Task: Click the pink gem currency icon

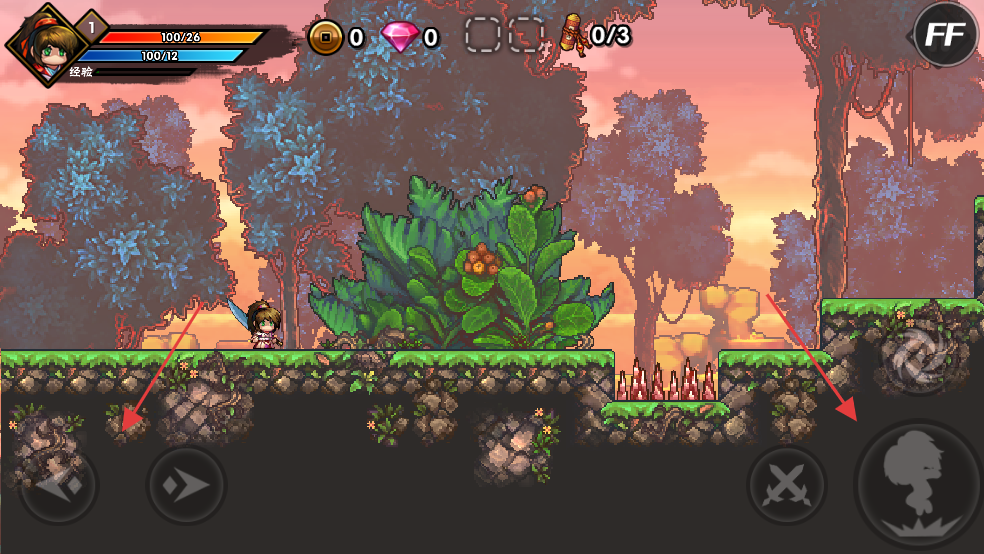Action: click(x=400, y=38)
